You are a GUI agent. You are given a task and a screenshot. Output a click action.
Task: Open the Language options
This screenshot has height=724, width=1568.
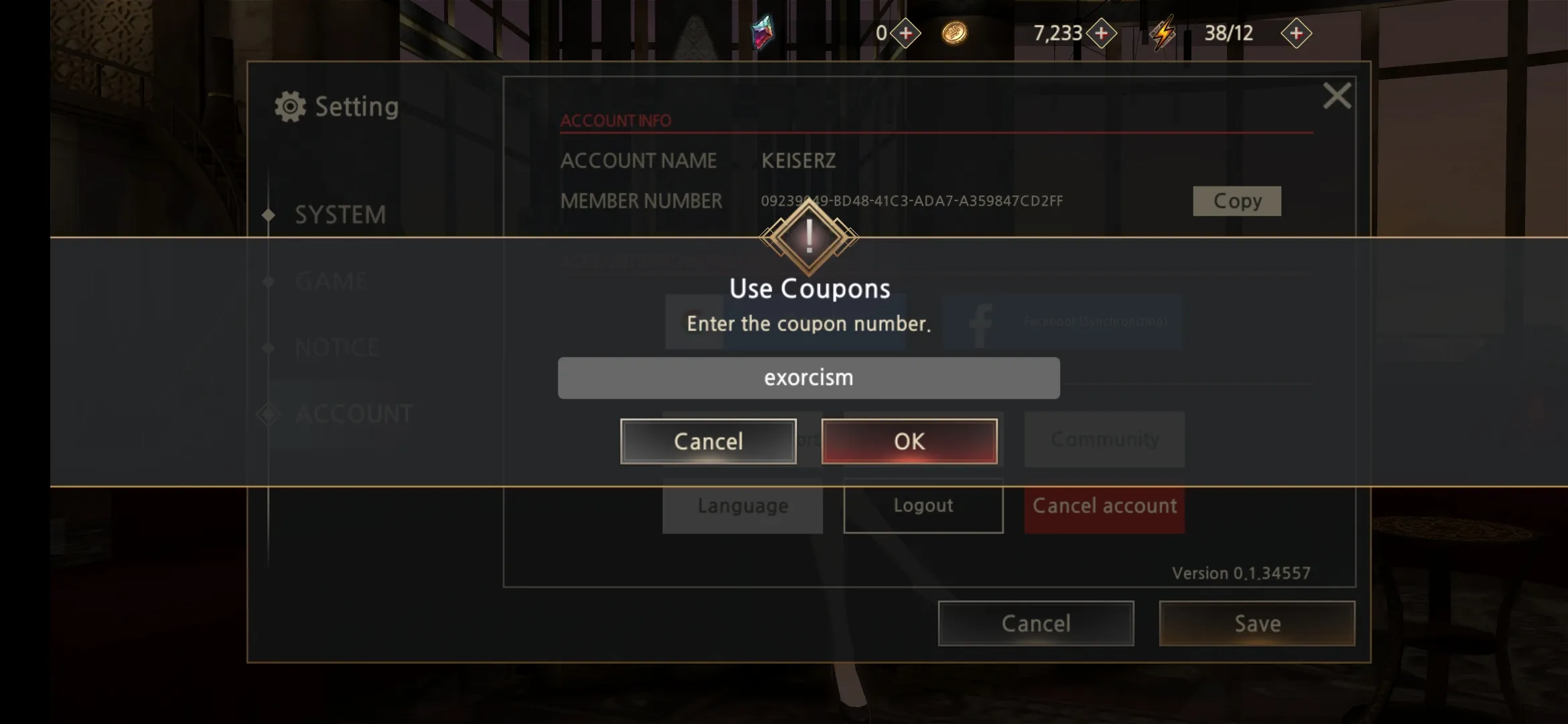(742, 506)
